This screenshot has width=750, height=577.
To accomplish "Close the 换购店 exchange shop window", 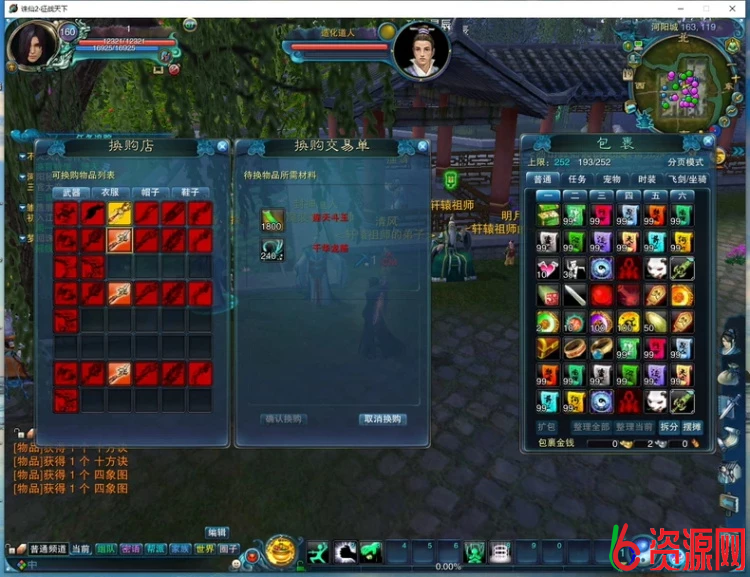I will (x=222, y=147).
